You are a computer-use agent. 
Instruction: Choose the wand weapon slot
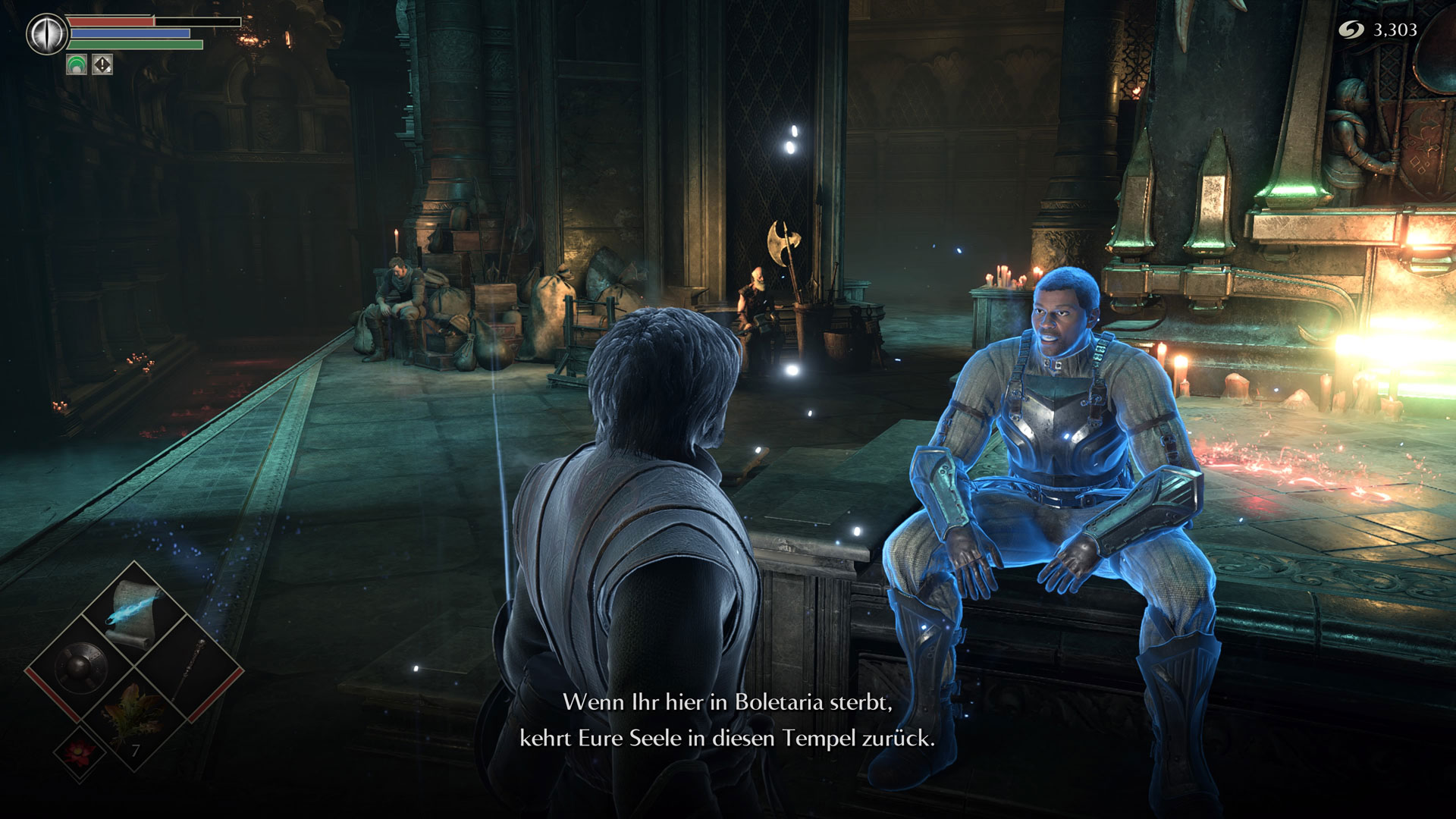point(190,668)
